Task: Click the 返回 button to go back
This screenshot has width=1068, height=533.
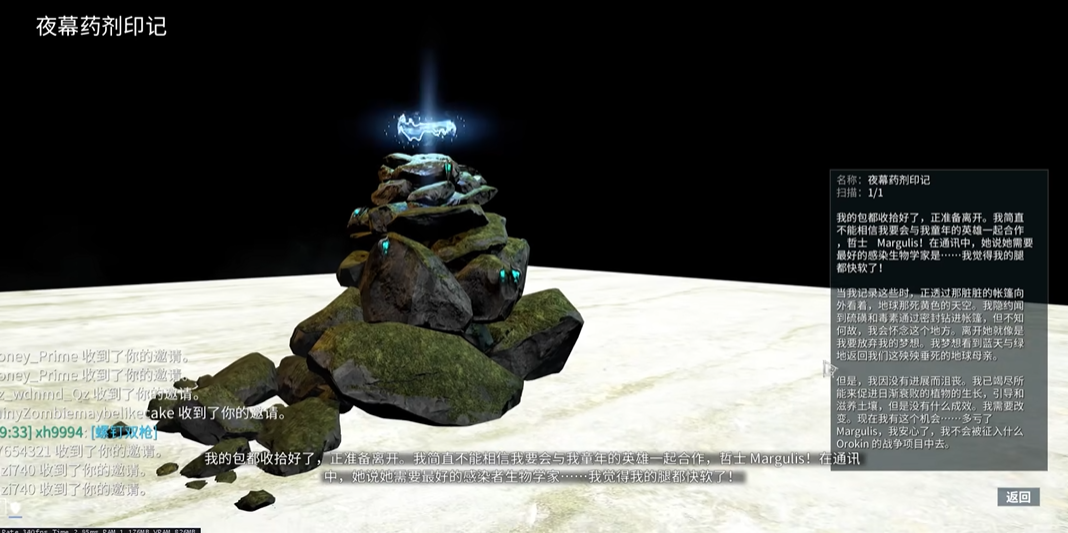Action: [1018, 497]
